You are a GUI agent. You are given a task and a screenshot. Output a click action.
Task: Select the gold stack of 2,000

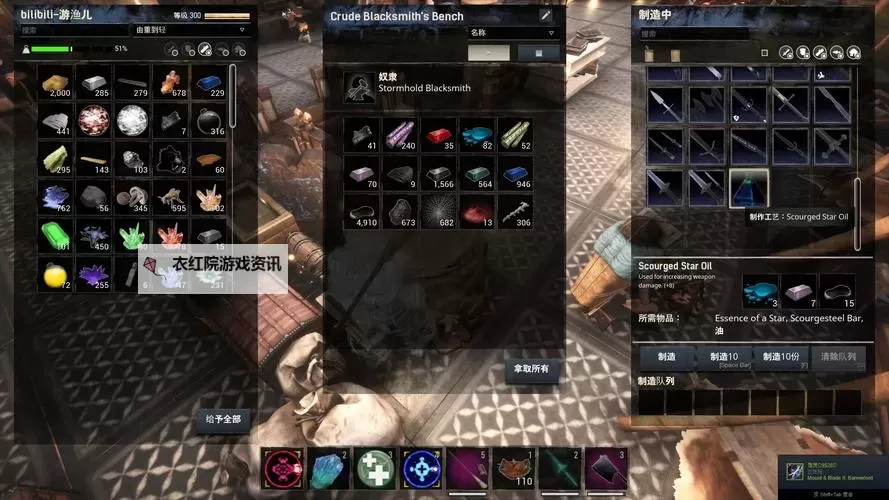[x=57, y=83]
